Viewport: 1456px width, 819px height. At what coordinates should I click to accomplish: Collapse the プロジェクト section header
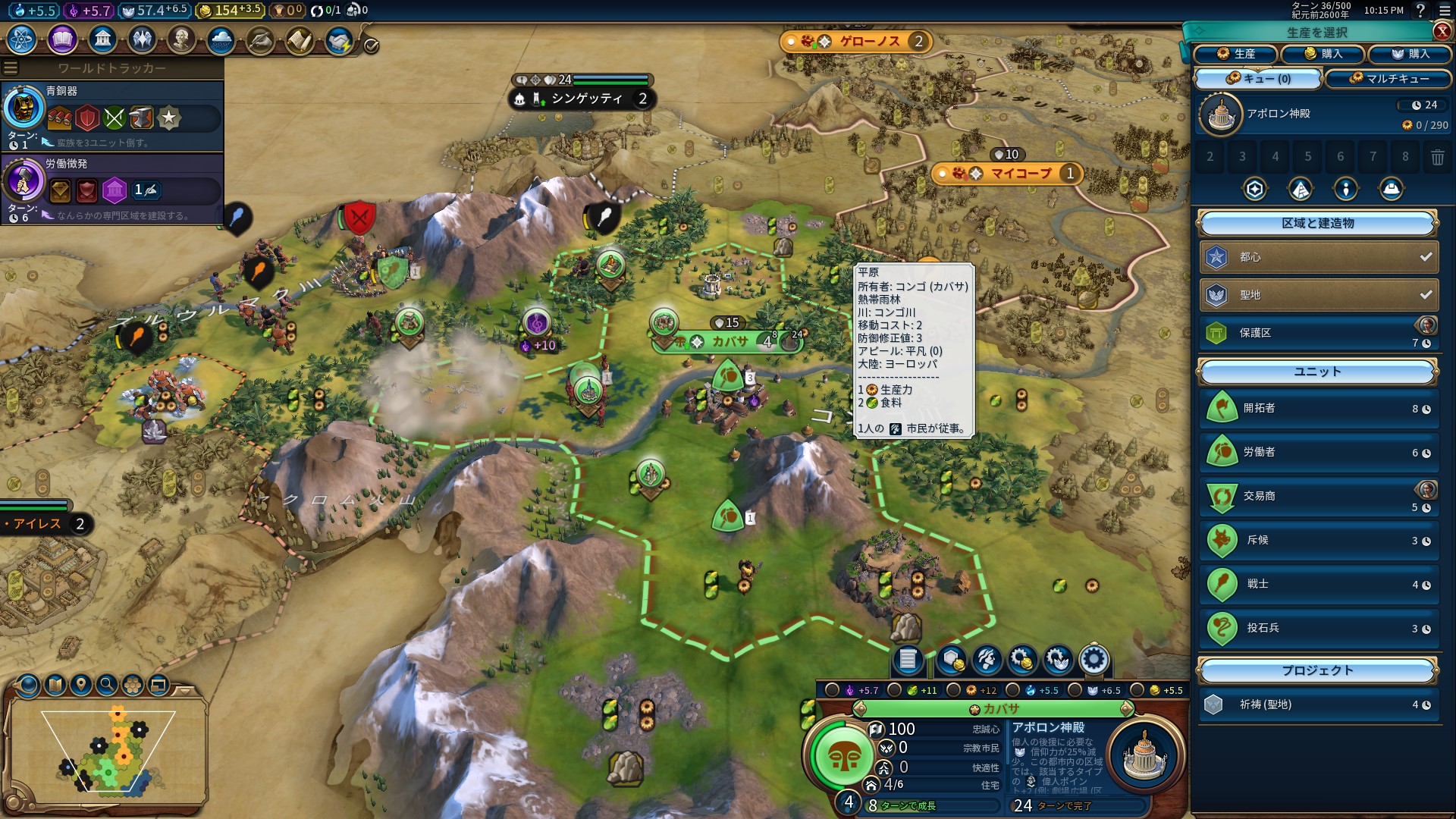pos(1317,671)
